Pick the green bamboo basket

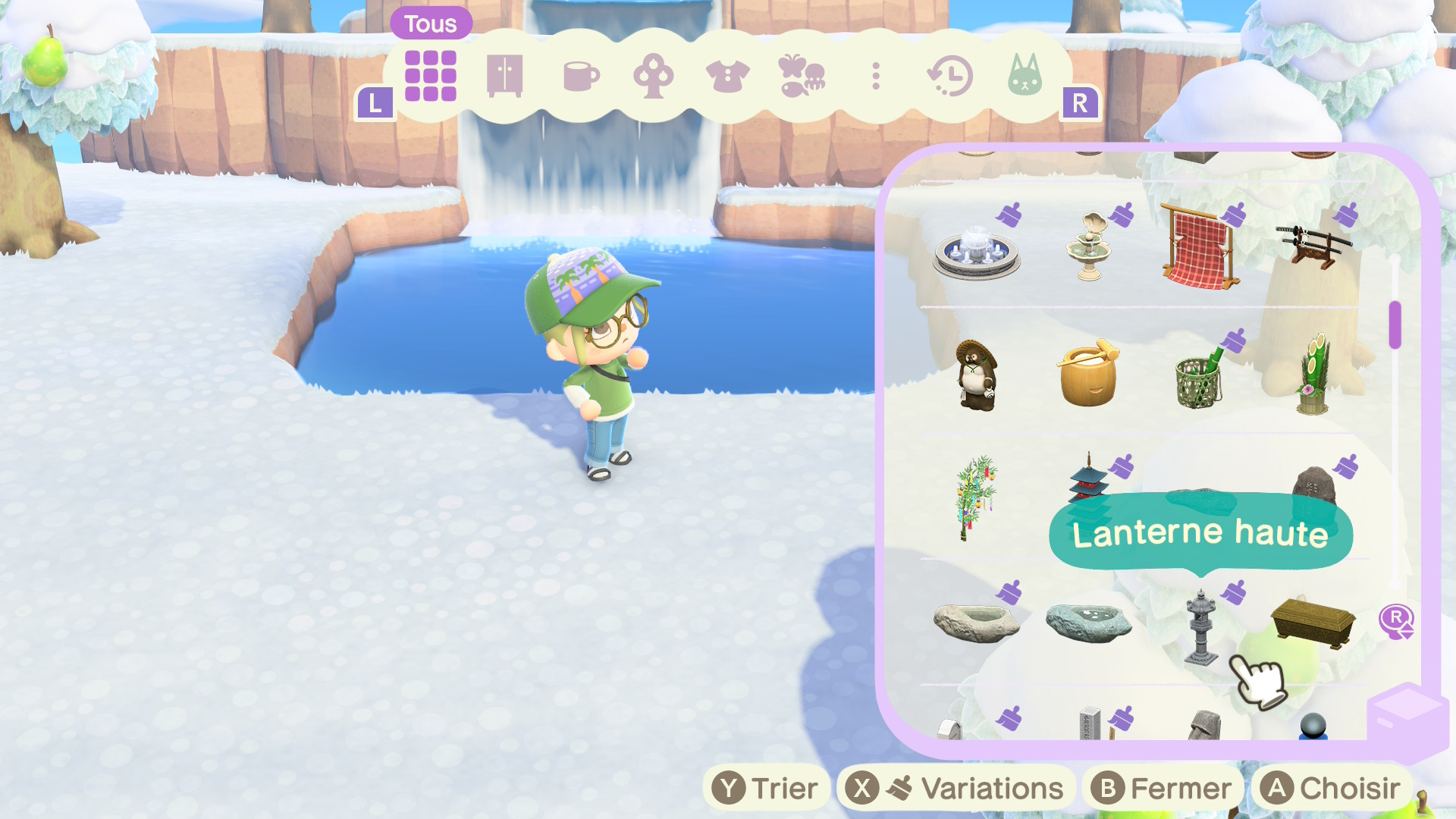point(1199,377)
